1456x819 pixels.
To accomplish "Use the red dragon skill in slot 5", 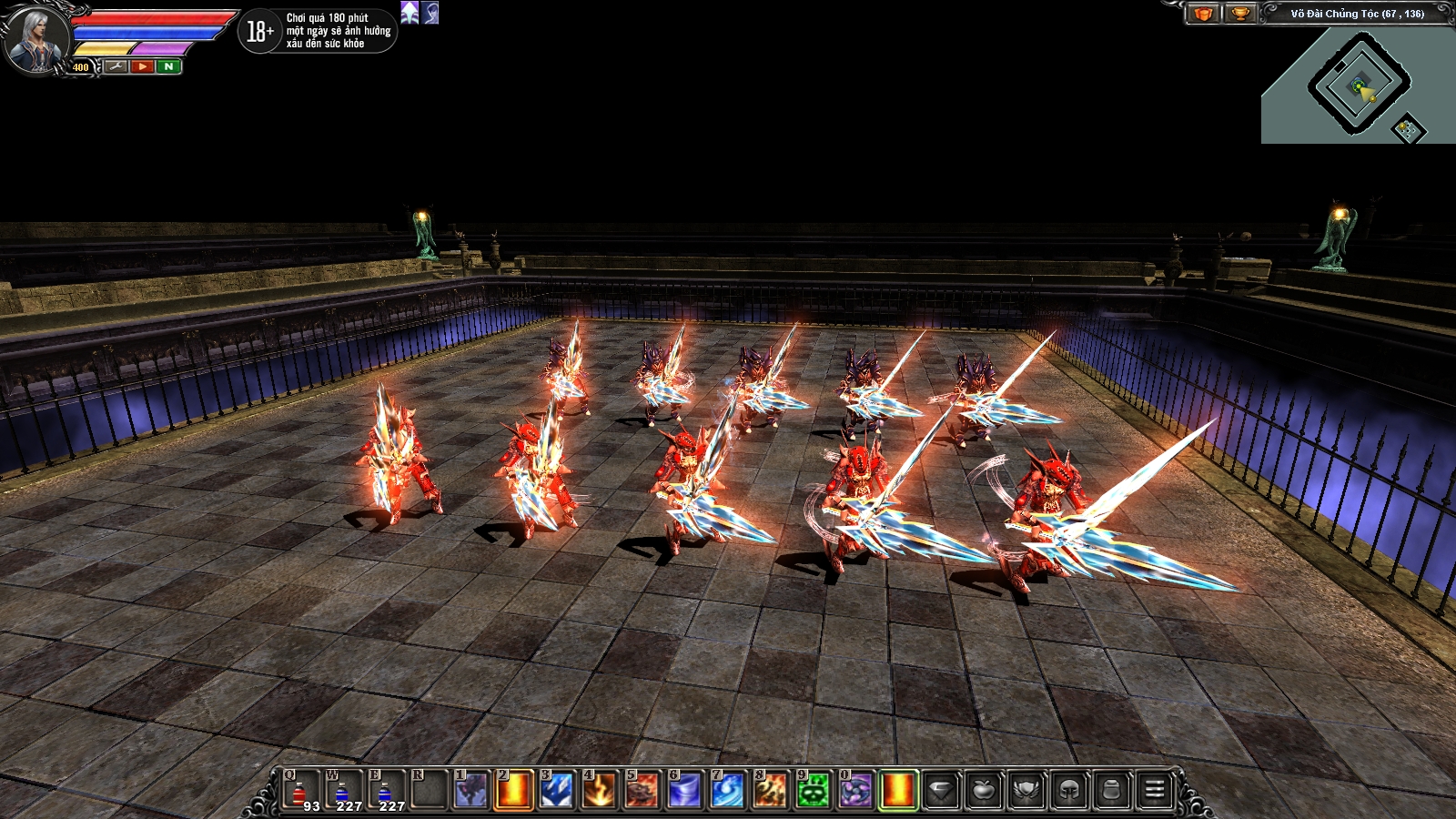I will [642, 791].
